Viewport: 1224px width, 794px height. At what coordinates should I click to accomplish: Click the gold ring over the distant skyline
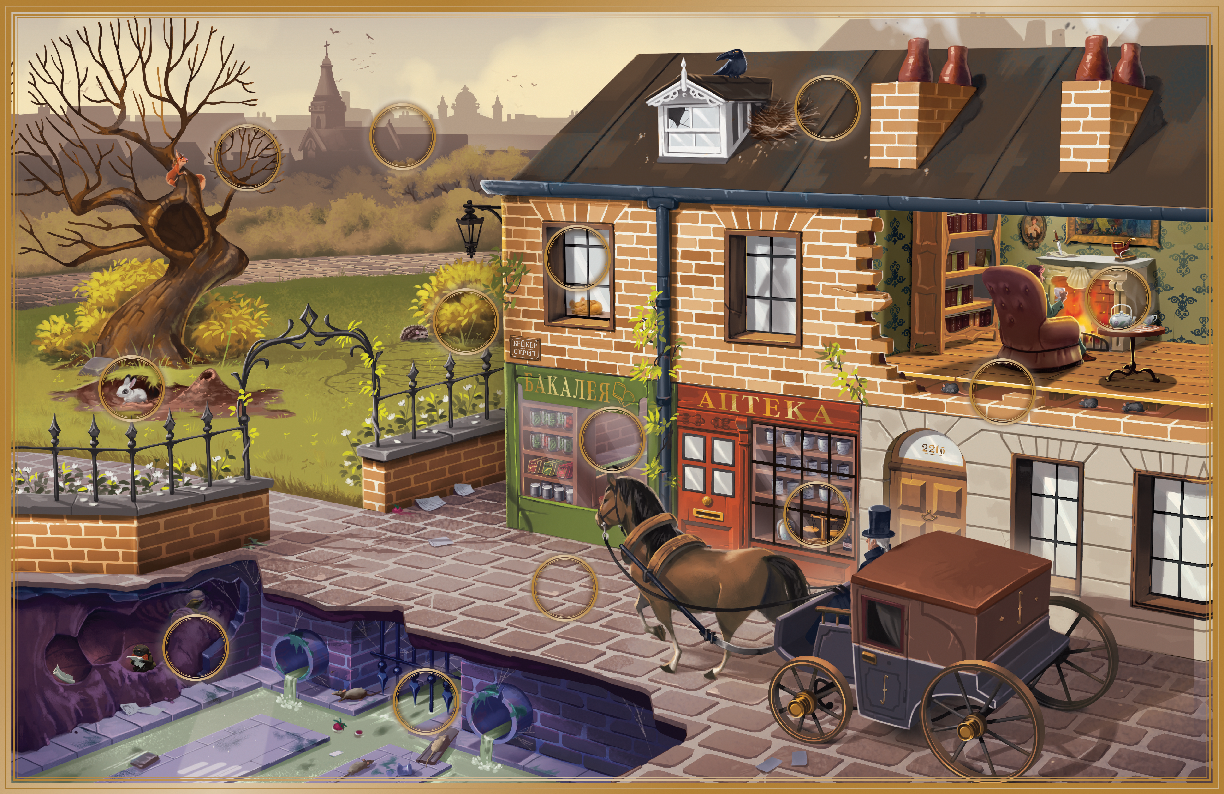tap(403, 136)
